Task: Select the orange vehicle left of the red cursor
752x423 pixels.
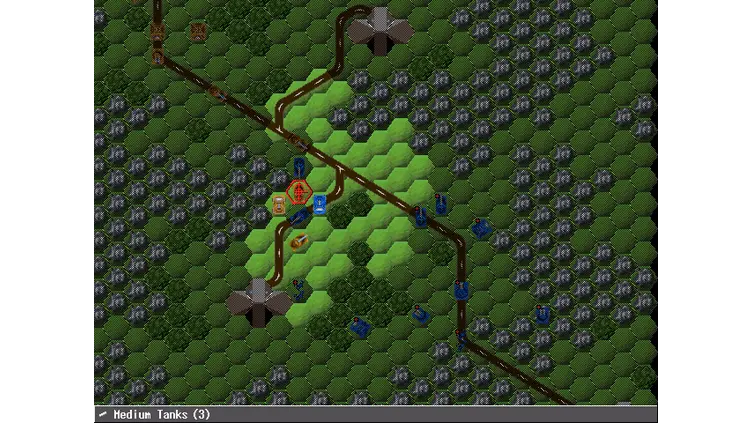Action: point(279,206)
